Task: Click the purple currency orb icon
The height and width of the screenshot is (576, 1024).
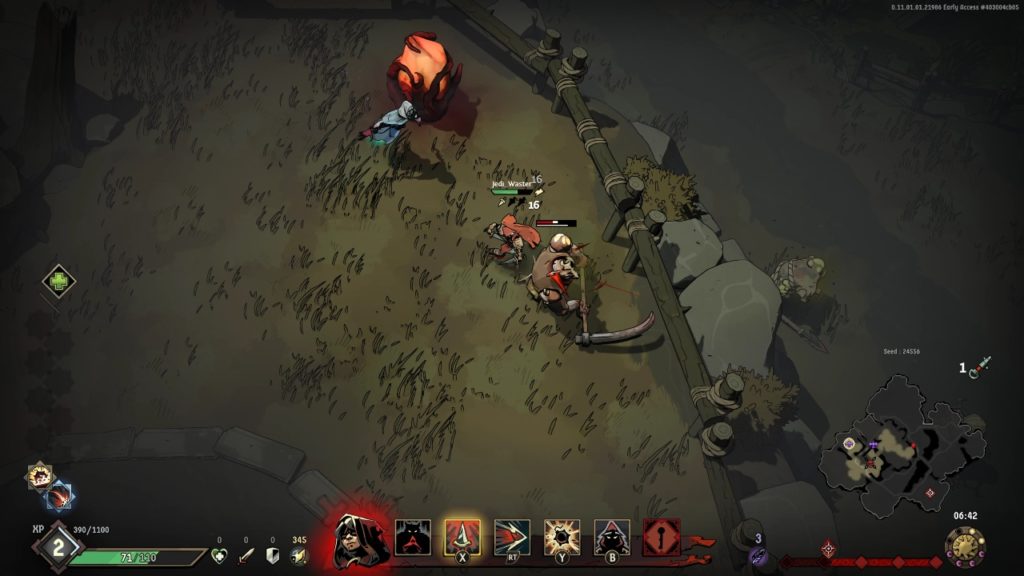Action: (x=758, y=556)
